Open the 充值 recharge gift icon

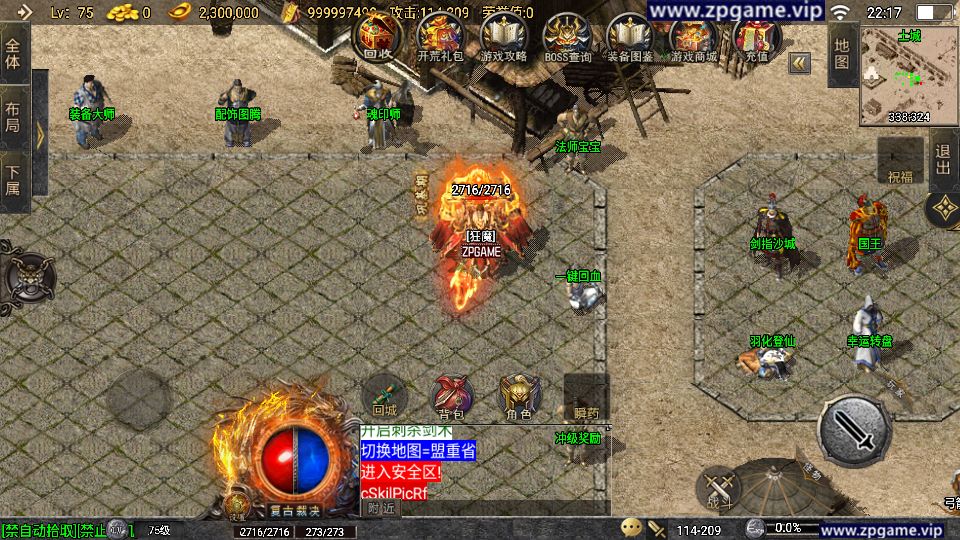click(x=756, y=39)
